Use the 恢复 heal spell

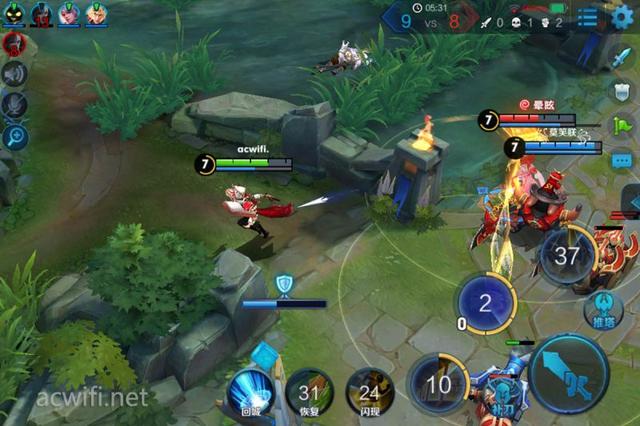click(309, 392)
